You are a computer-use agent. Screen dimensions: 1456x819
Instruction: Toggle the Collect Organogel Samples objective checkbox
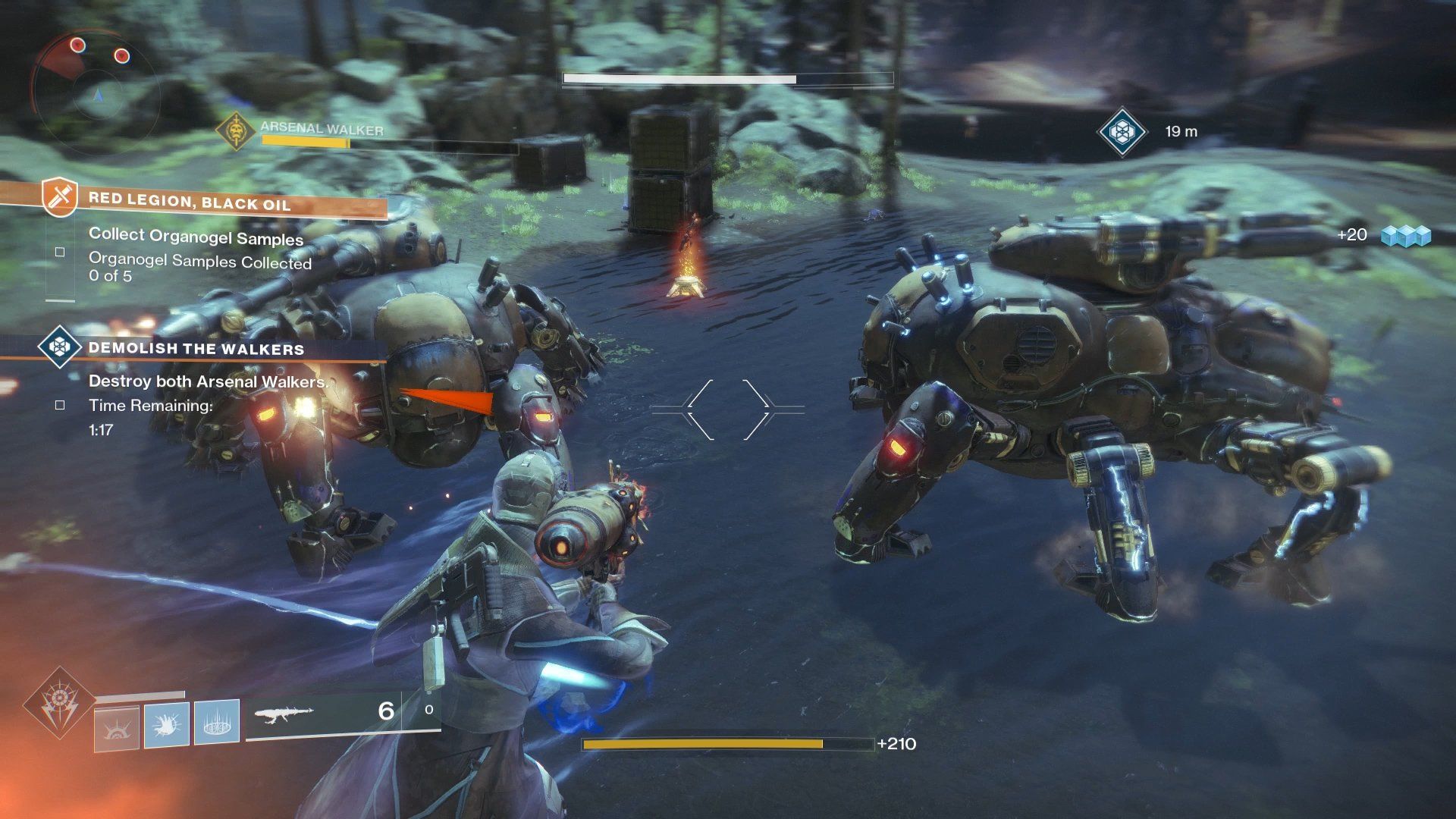[59, 251]
